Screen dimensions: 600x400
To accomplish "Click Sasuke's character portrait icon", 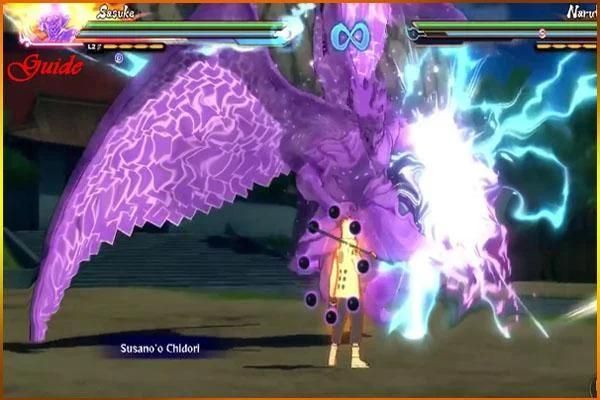I will pyautogui.click(x=44, y=24).
